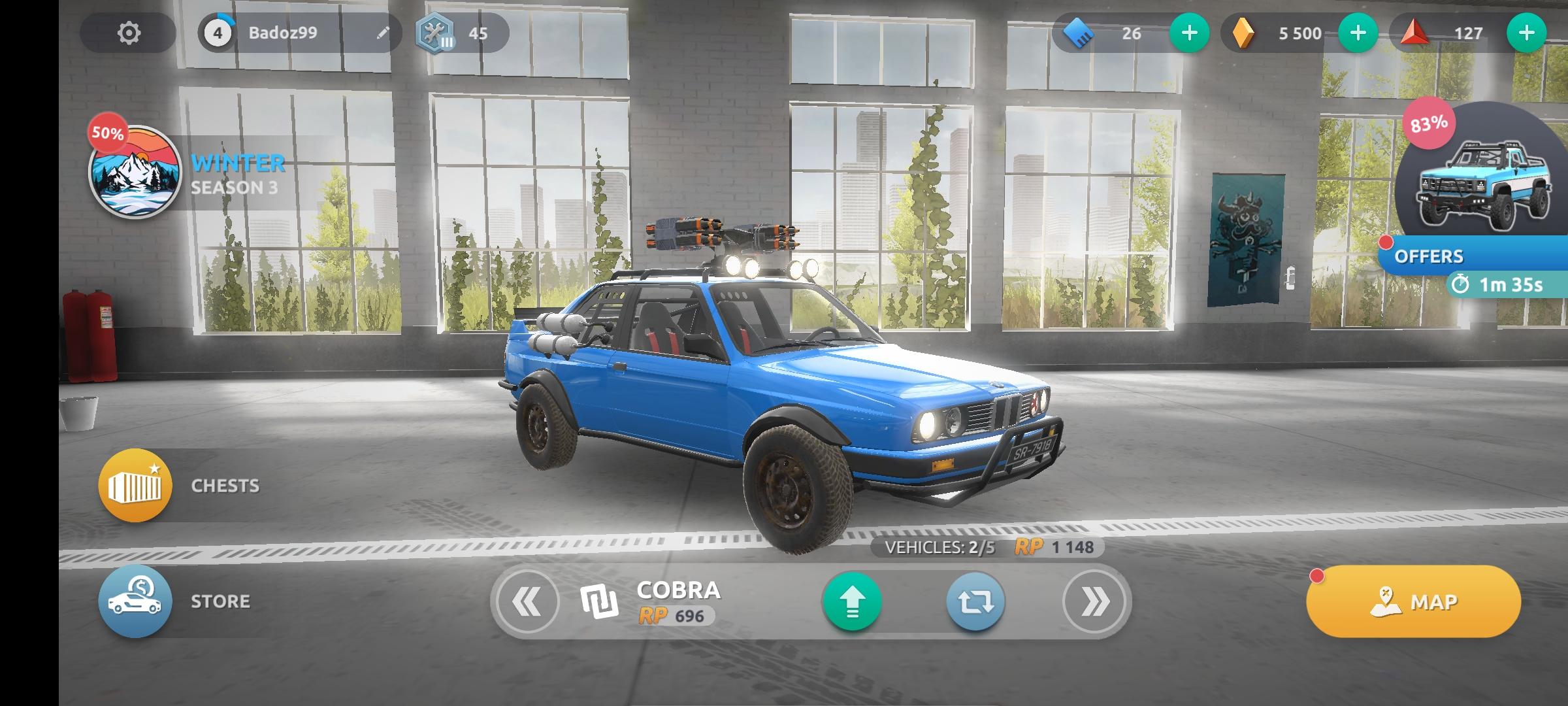Switch to the previous vehicle
This screenshot has width=1568, height=706.
click(527, 601)
